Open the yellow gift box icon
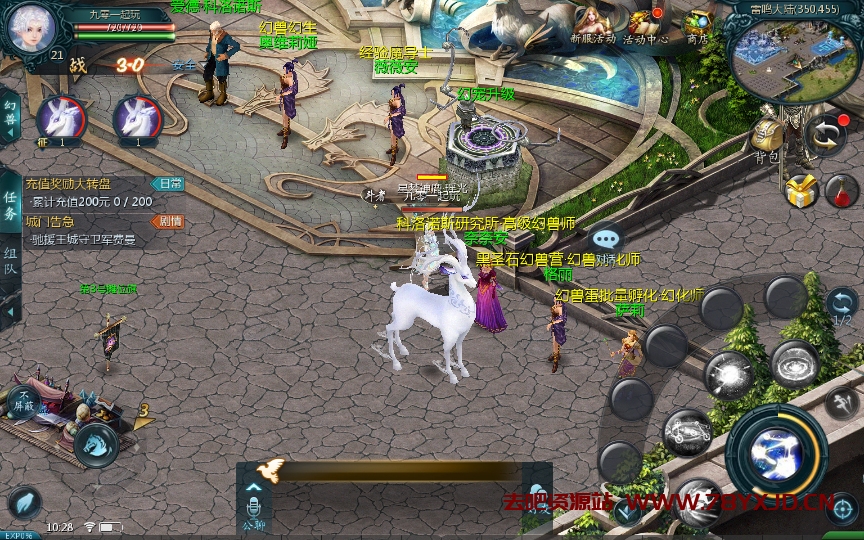This screenshot has height=540, width=864. point(801,189)
